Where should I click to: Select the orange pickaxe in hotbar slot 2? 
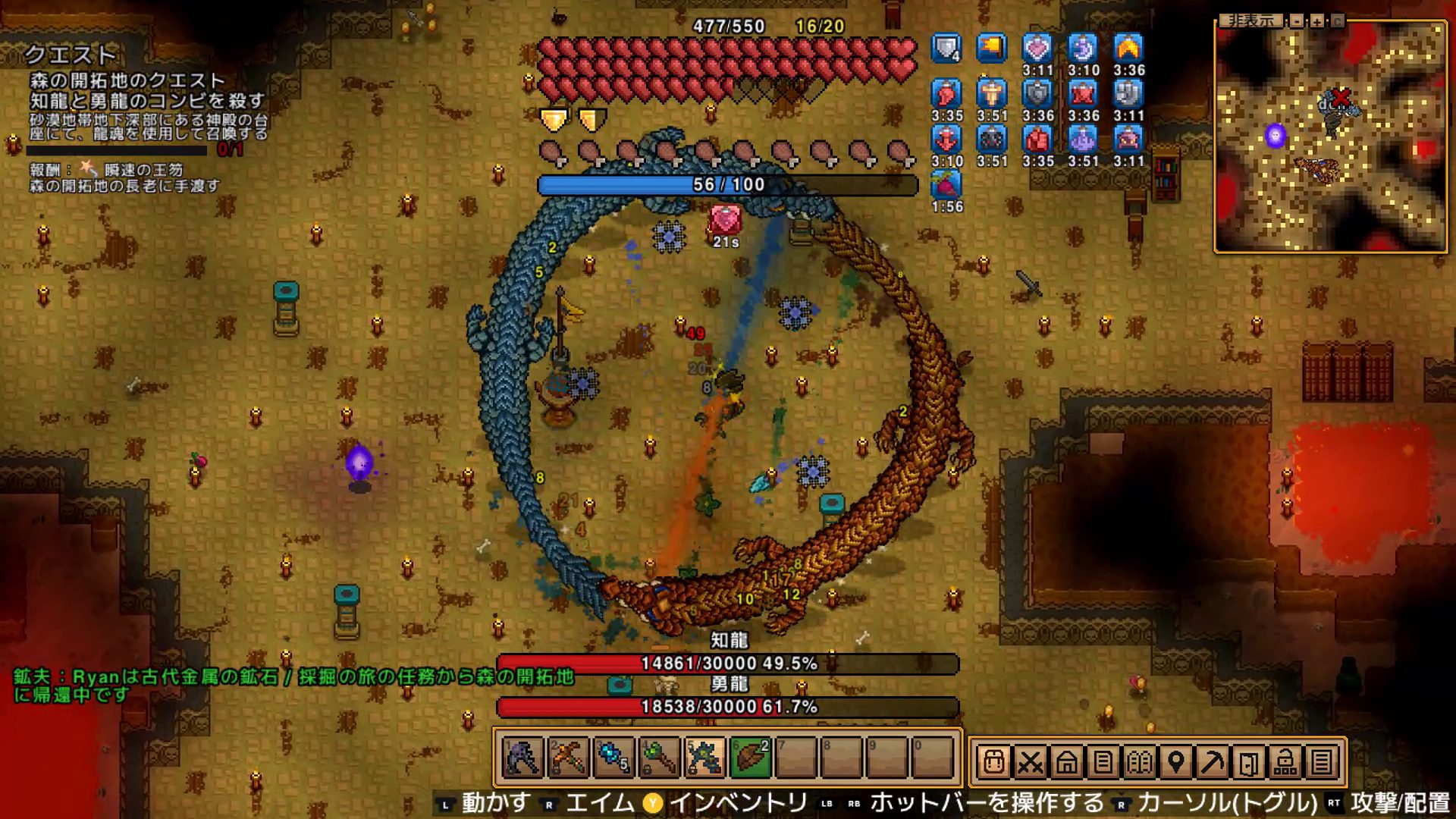(569, 758)
